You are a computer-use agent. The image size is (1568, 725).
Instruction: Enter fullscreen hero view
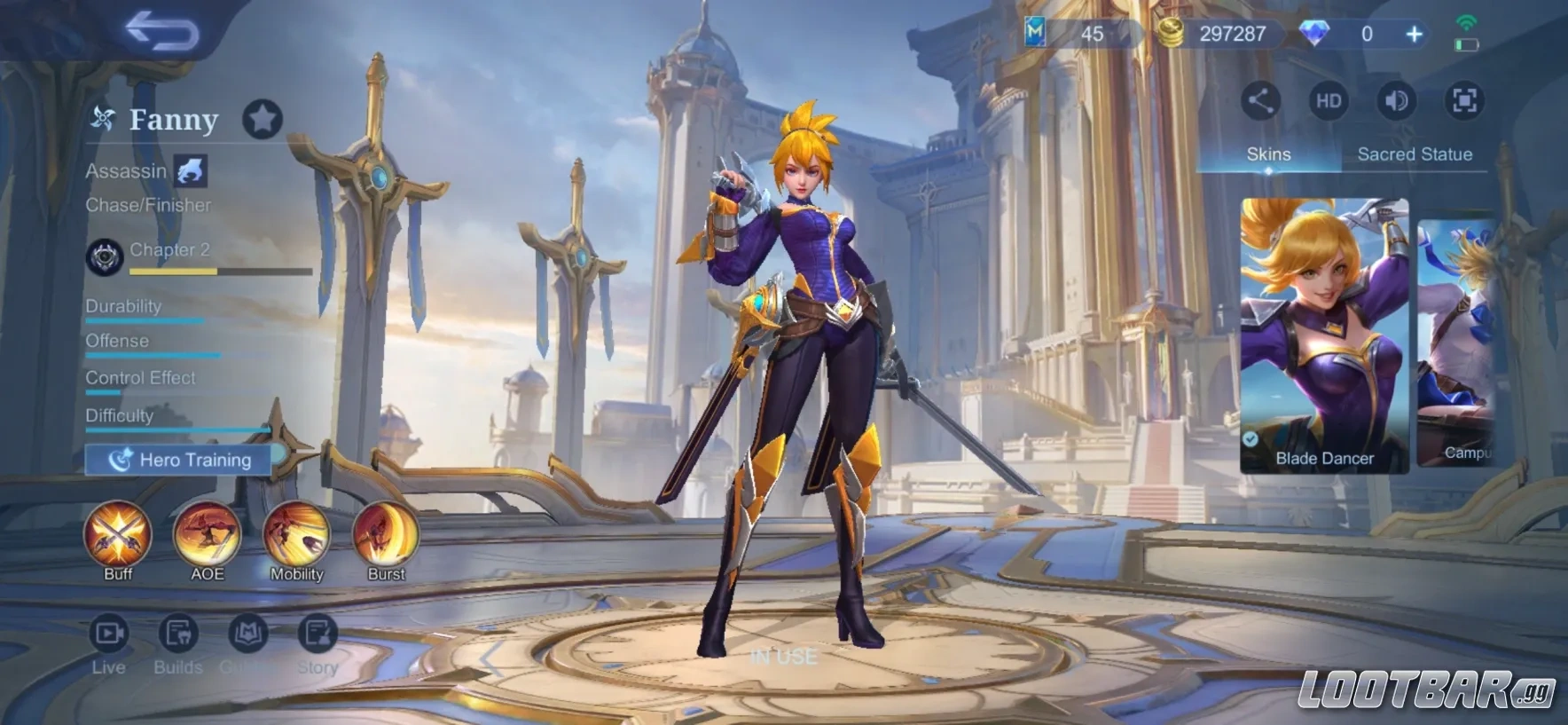click(1464, 100)
